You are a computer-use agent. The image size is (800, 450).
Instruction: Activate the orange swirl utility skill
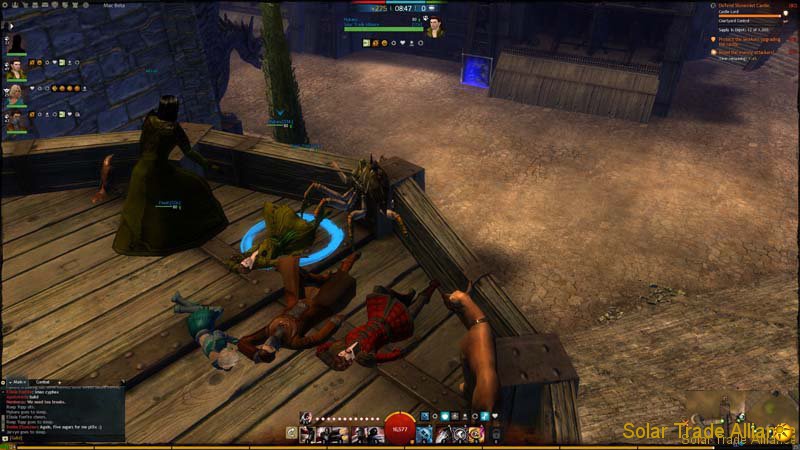[475, 433]
